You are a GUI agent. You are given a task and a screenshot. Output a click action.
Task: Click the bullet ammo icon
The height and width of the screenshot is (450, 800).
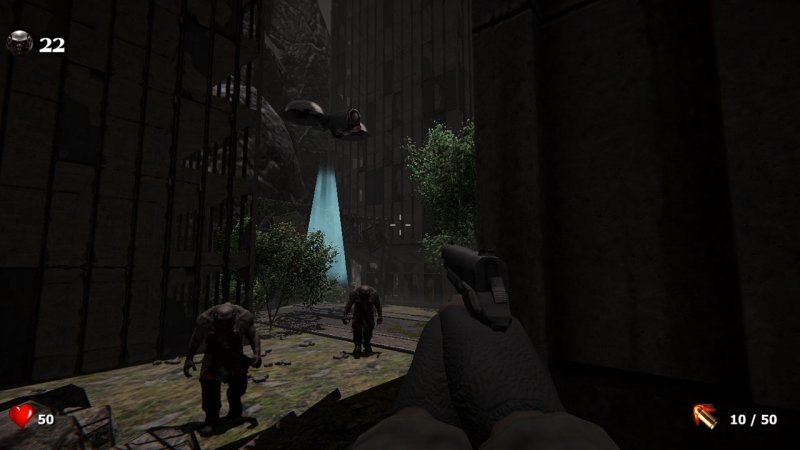click(x=704, y=416)
